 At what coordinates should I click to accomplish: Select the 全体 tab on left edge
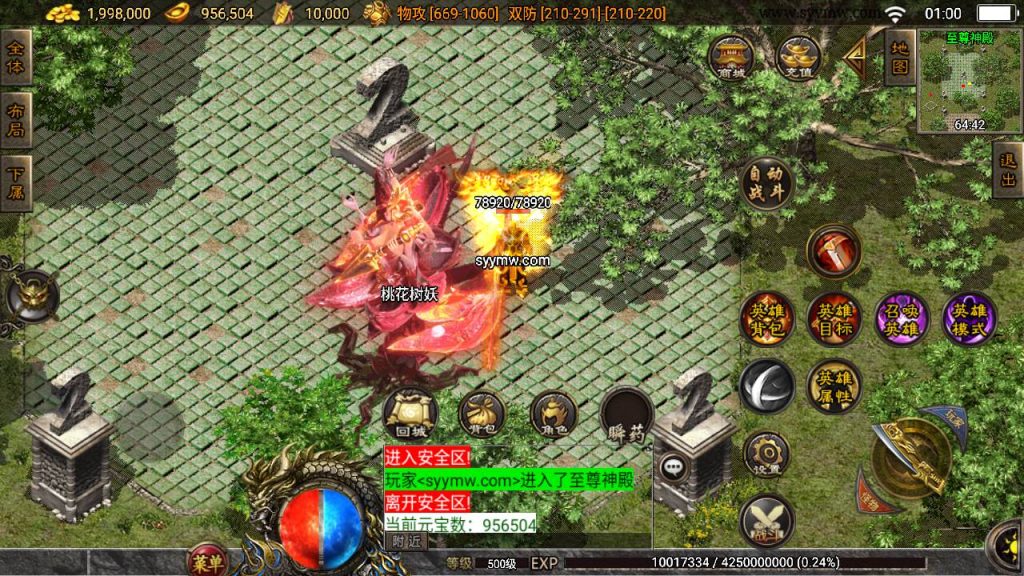(16, 57)
